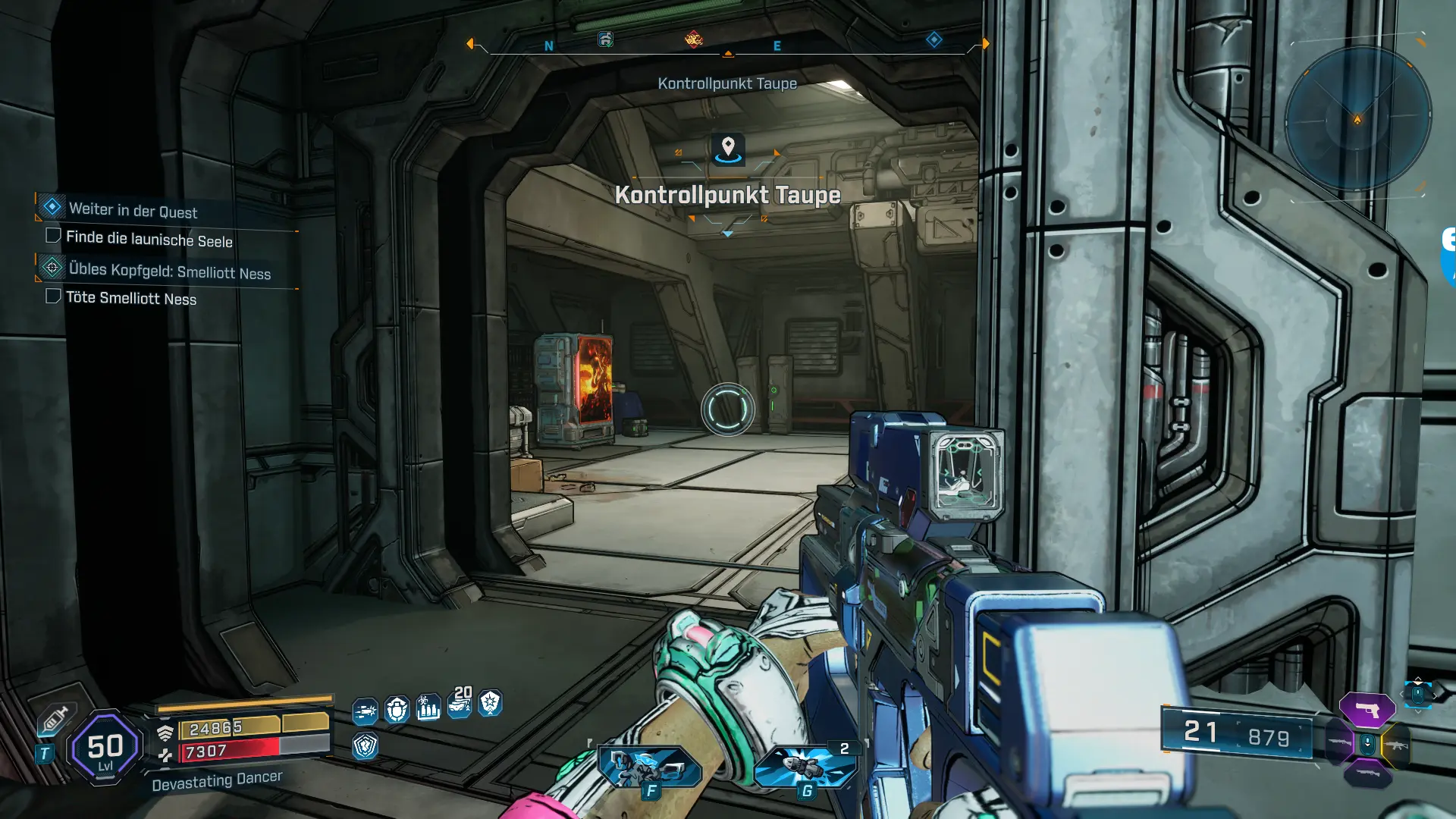The width and height of the screenshot is (1456, 819).
Task: Choose the bottom weapon slot in weapon wheel
Action: click(1367, 773)
